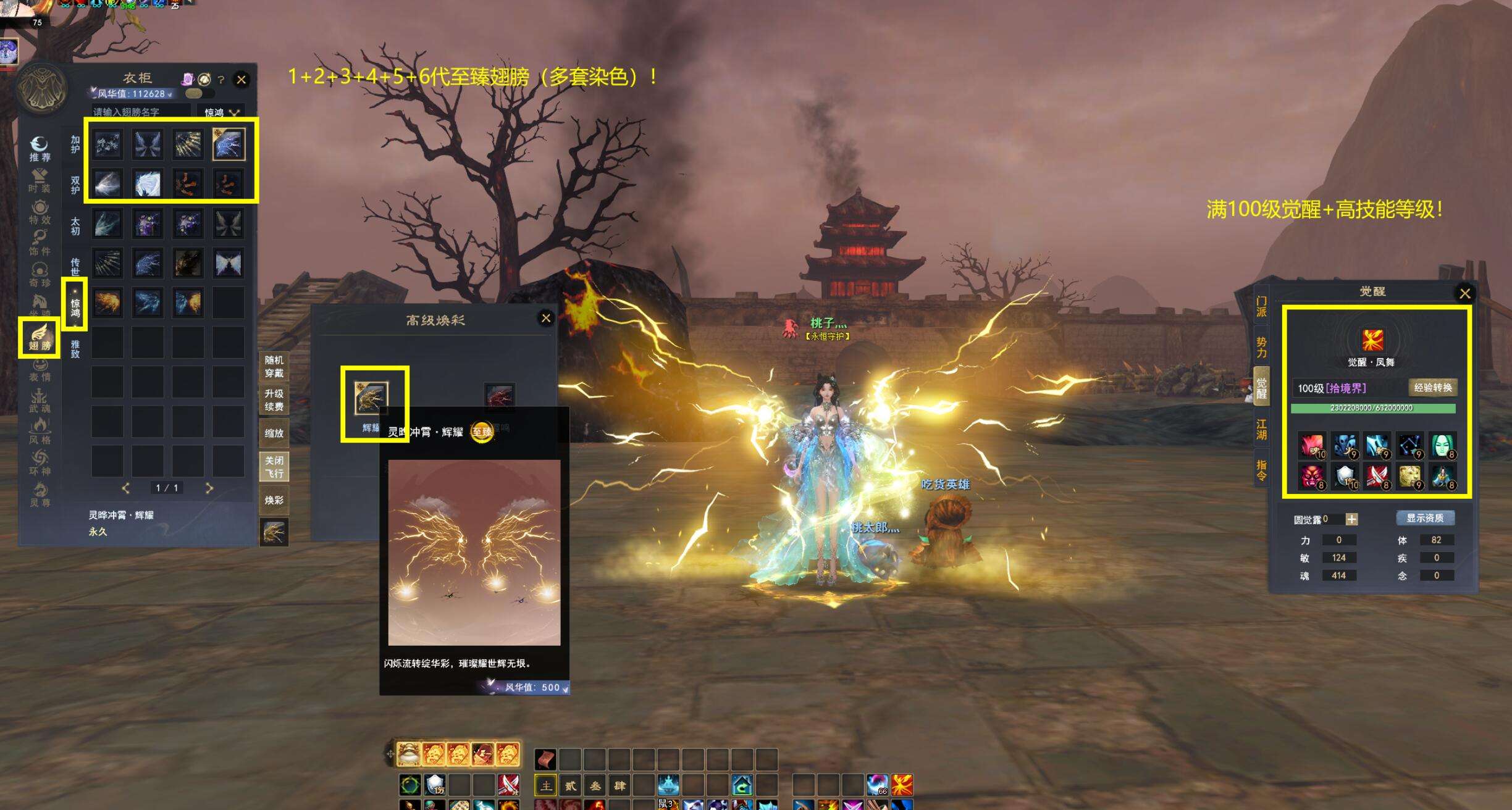Screen dimensions: 1512x810
Task: Open the 江湖 tab
Action: 1261,429
